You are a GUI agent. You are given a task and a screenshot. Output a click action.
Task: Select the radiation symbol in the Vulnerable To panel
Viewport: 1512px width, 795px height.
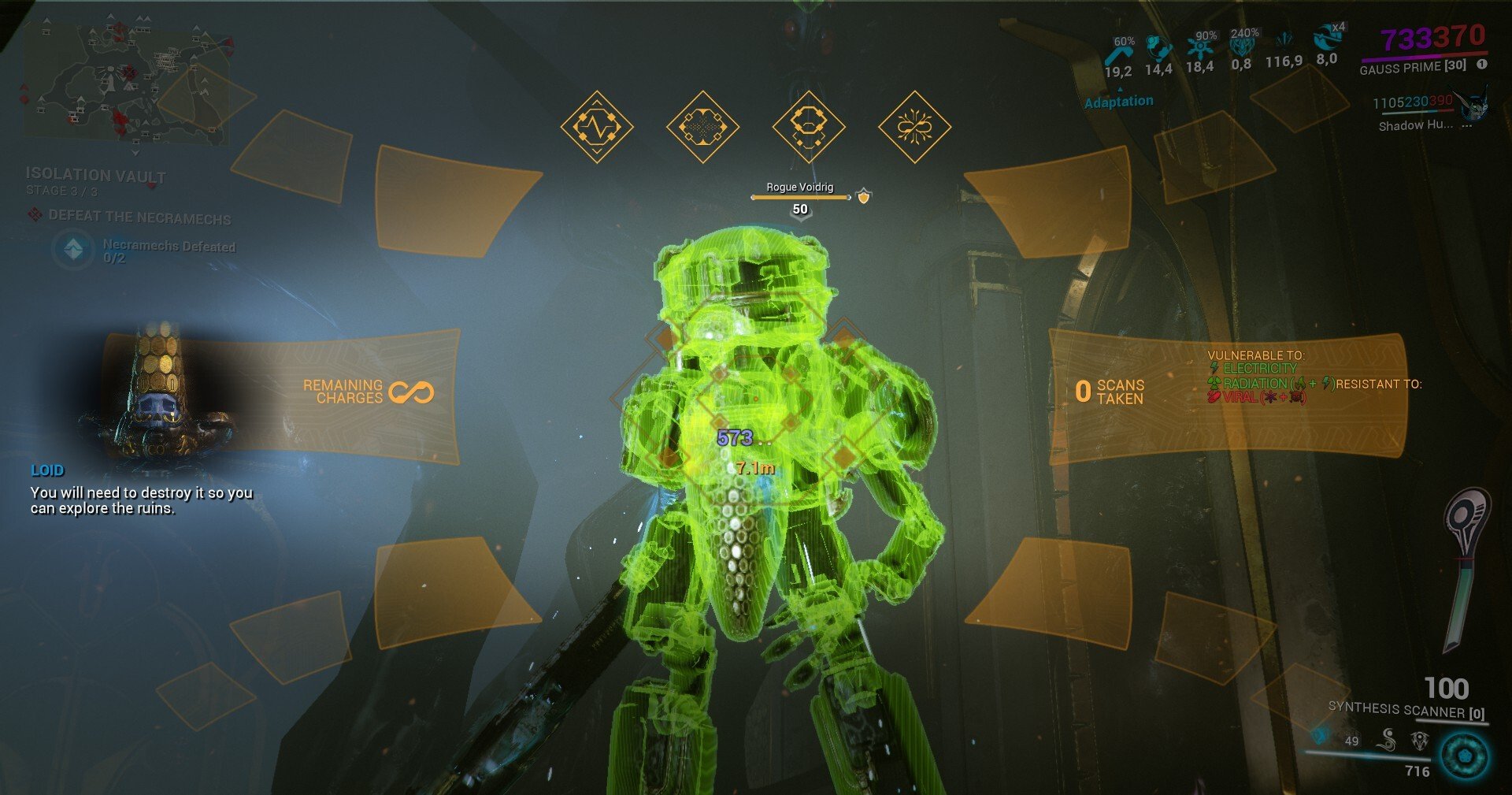pos(1214,383)
